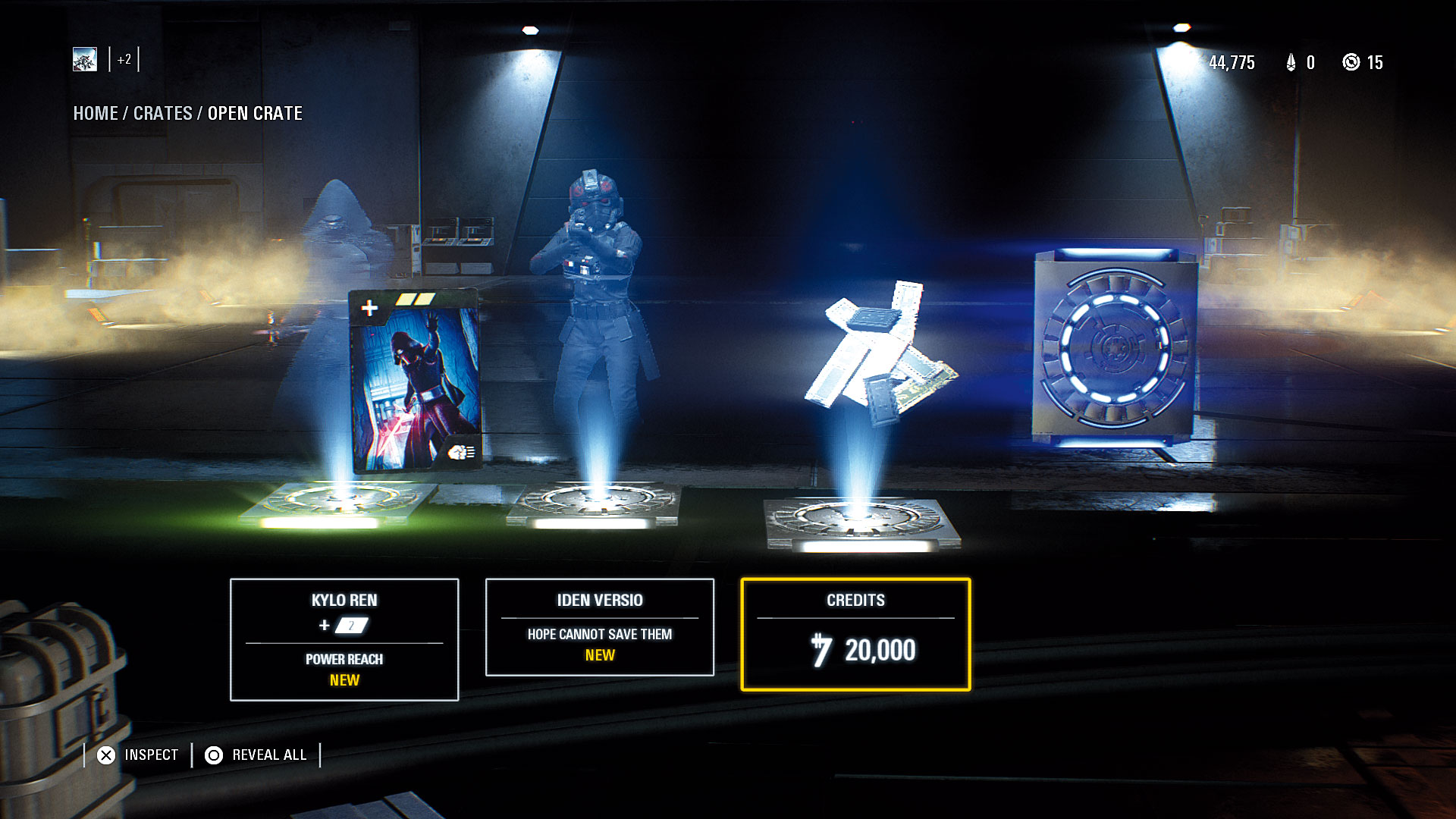The image size is (1456, 819).
Task: Open the player avatar icon
Action: pyautogui.click(x=85, y=59)
